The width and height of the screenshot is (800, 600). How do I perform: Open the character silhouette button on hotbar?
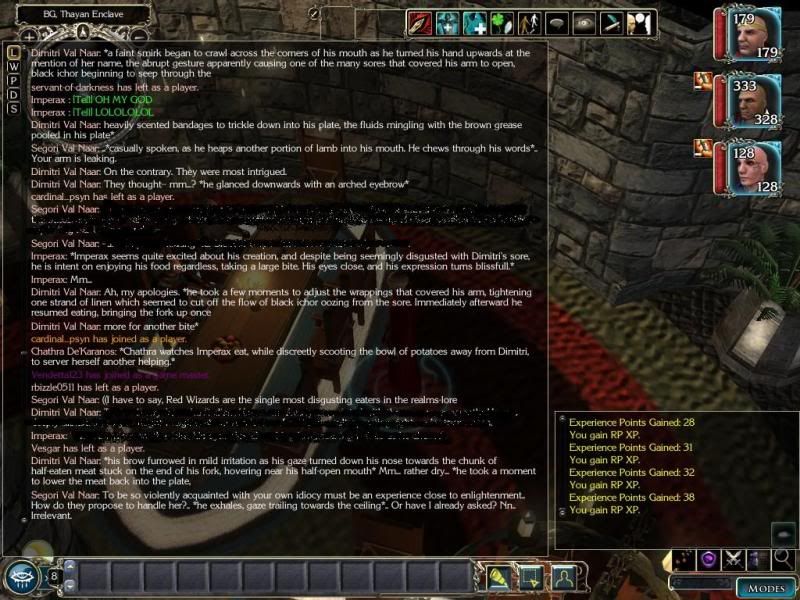point(565,577)
